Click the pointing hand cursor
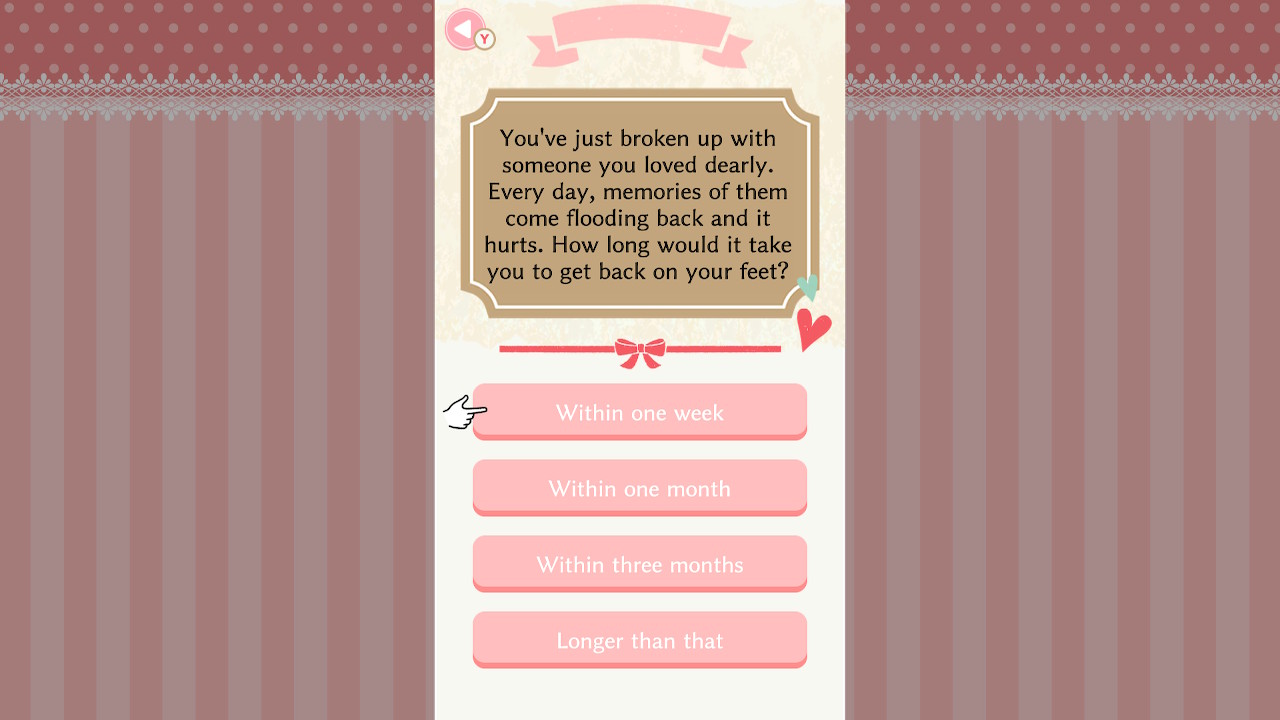Image resolution: width=1280 pixels, height=720 pixels. tap(464, 412)
